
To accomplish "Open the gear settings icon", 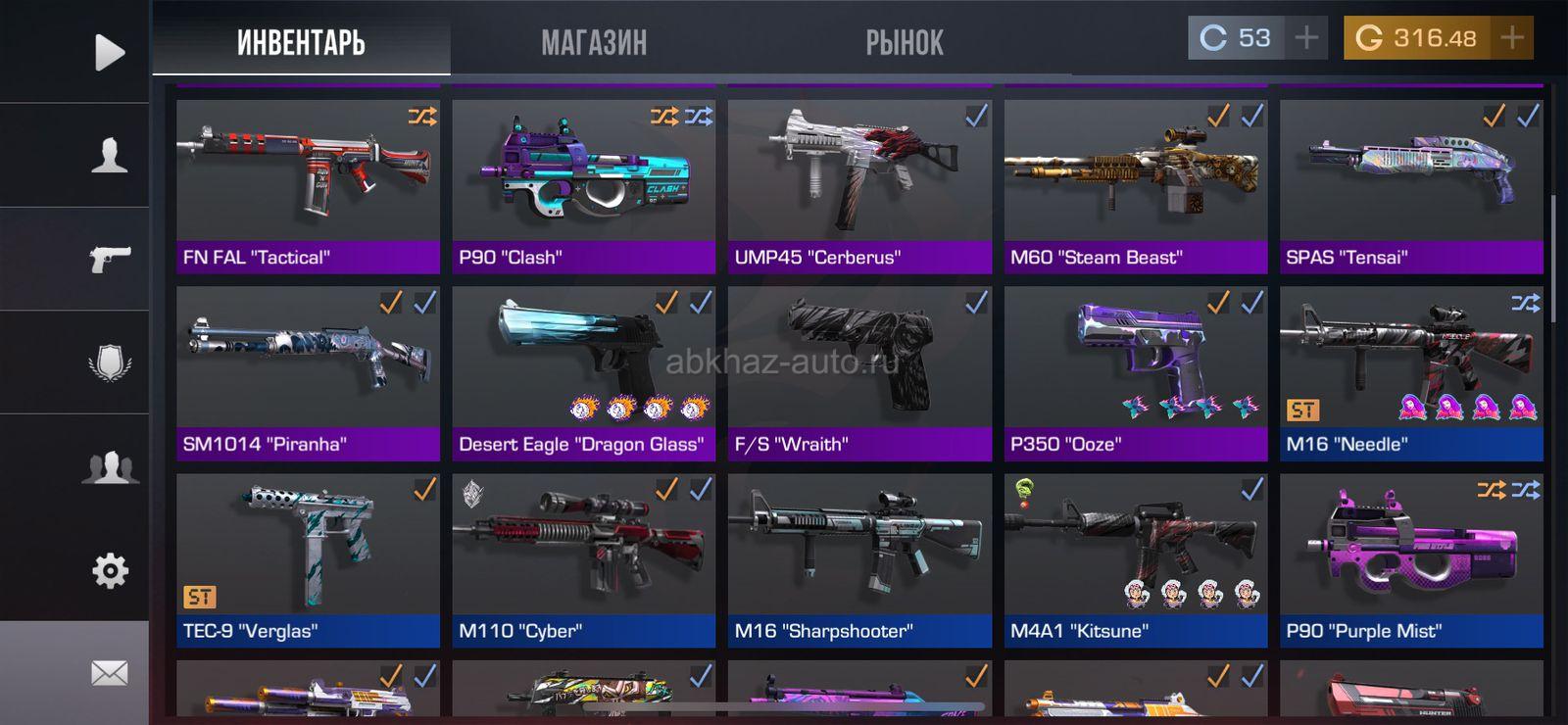I will click(109, 570).
